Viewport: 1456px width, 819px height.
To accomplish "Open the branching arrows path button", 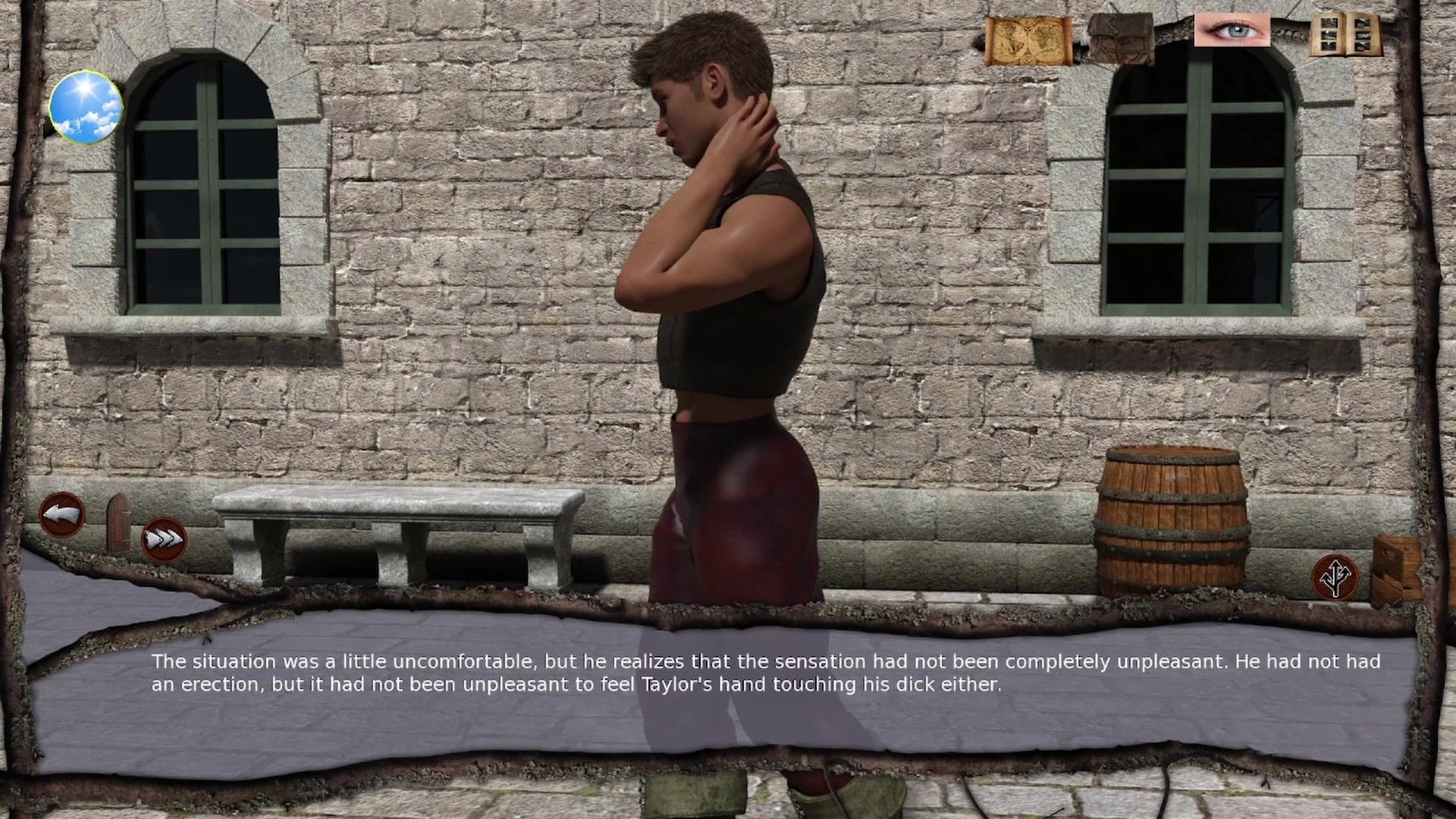I will pos(1335,577).
